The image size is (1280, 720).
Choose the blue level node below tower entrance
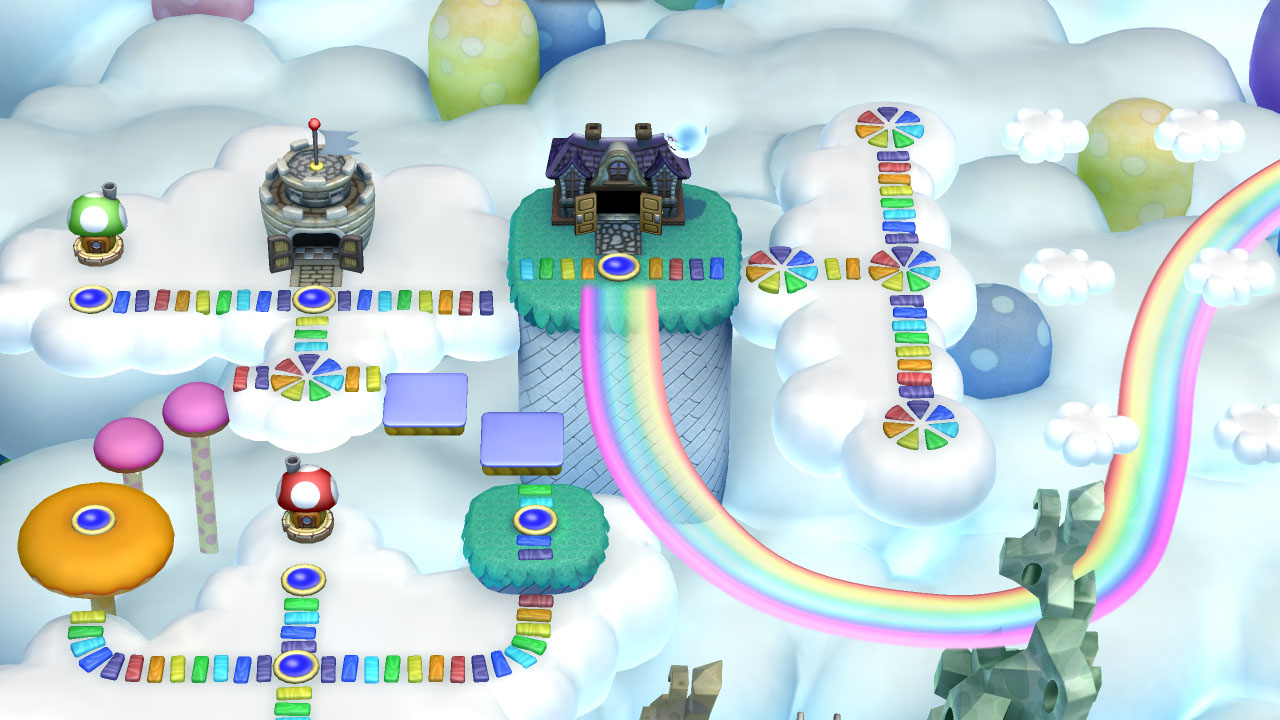click(314, 298)
